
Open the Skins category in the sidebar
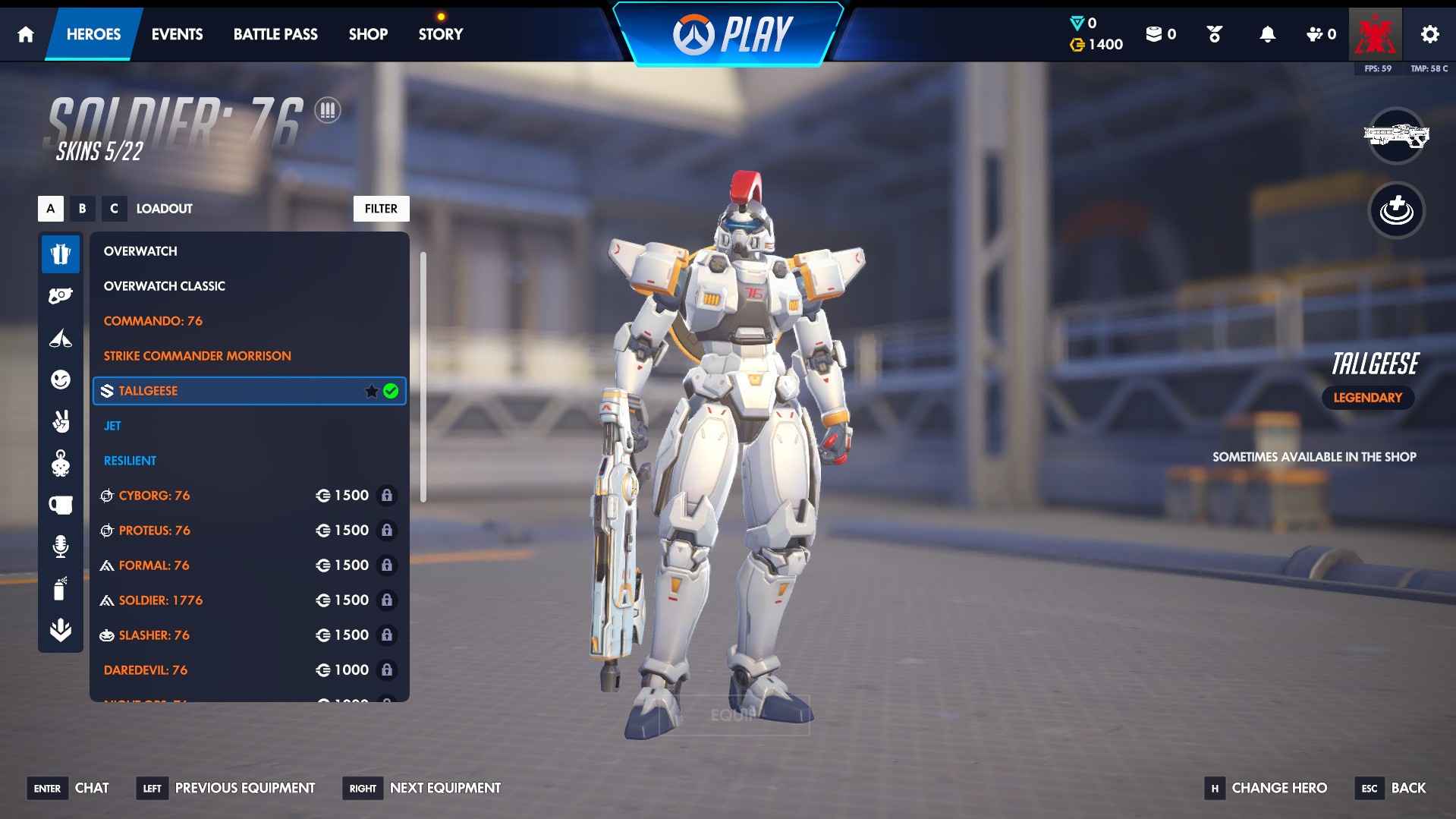point(61,254)
